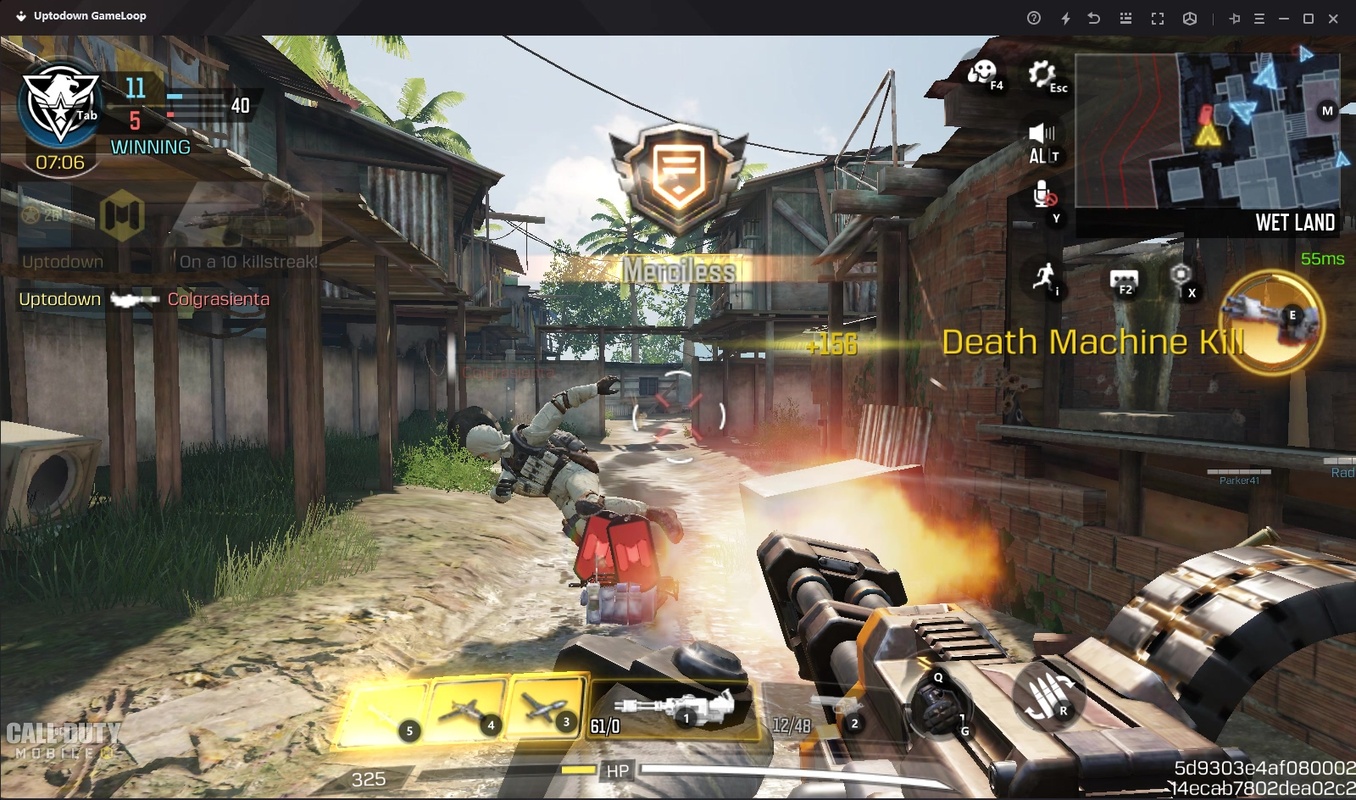
Task: Activate the running man sprint icon
Action: [1045, 276]
